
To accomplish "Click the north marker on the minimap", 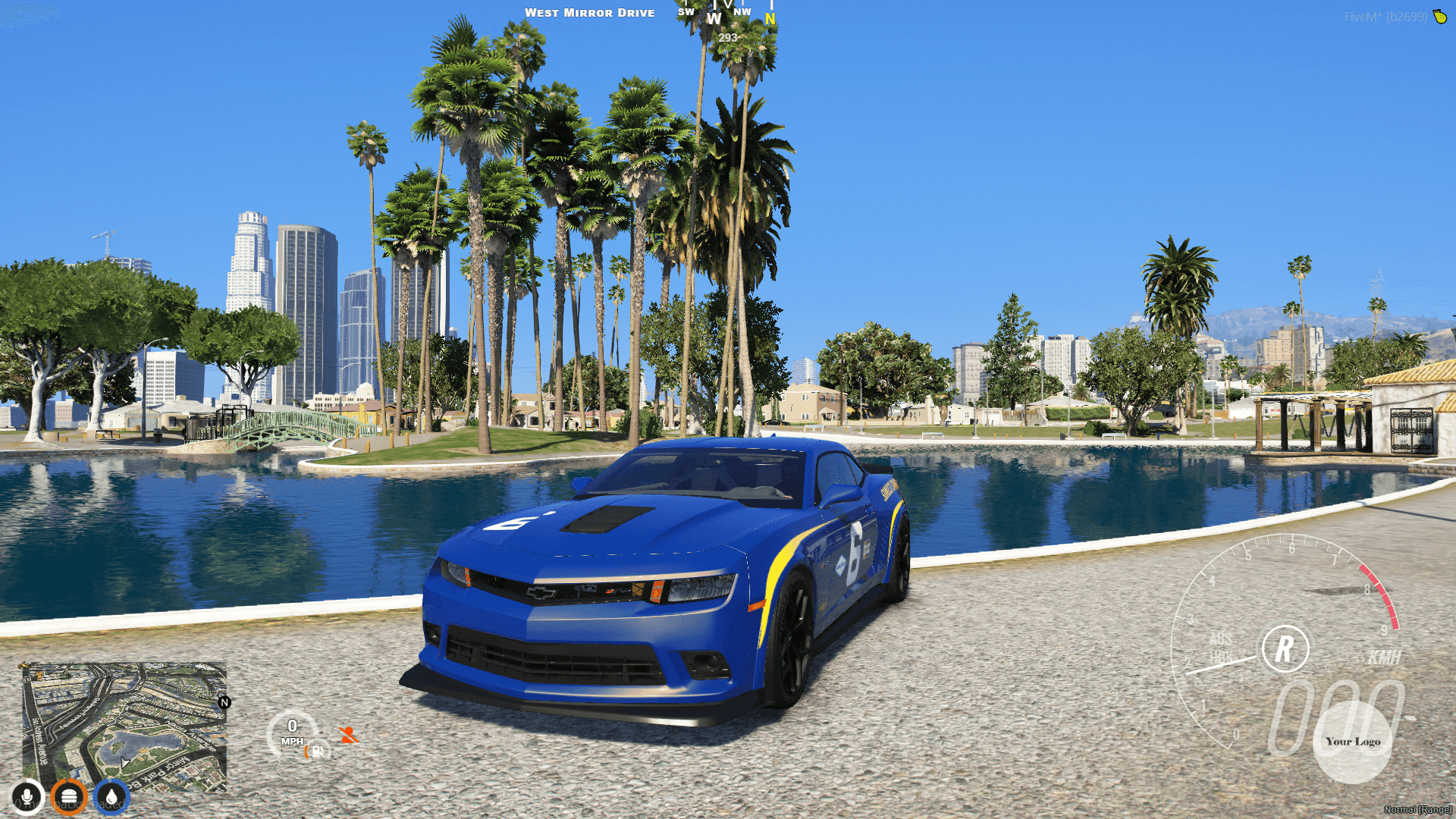I will click(224, 704).
